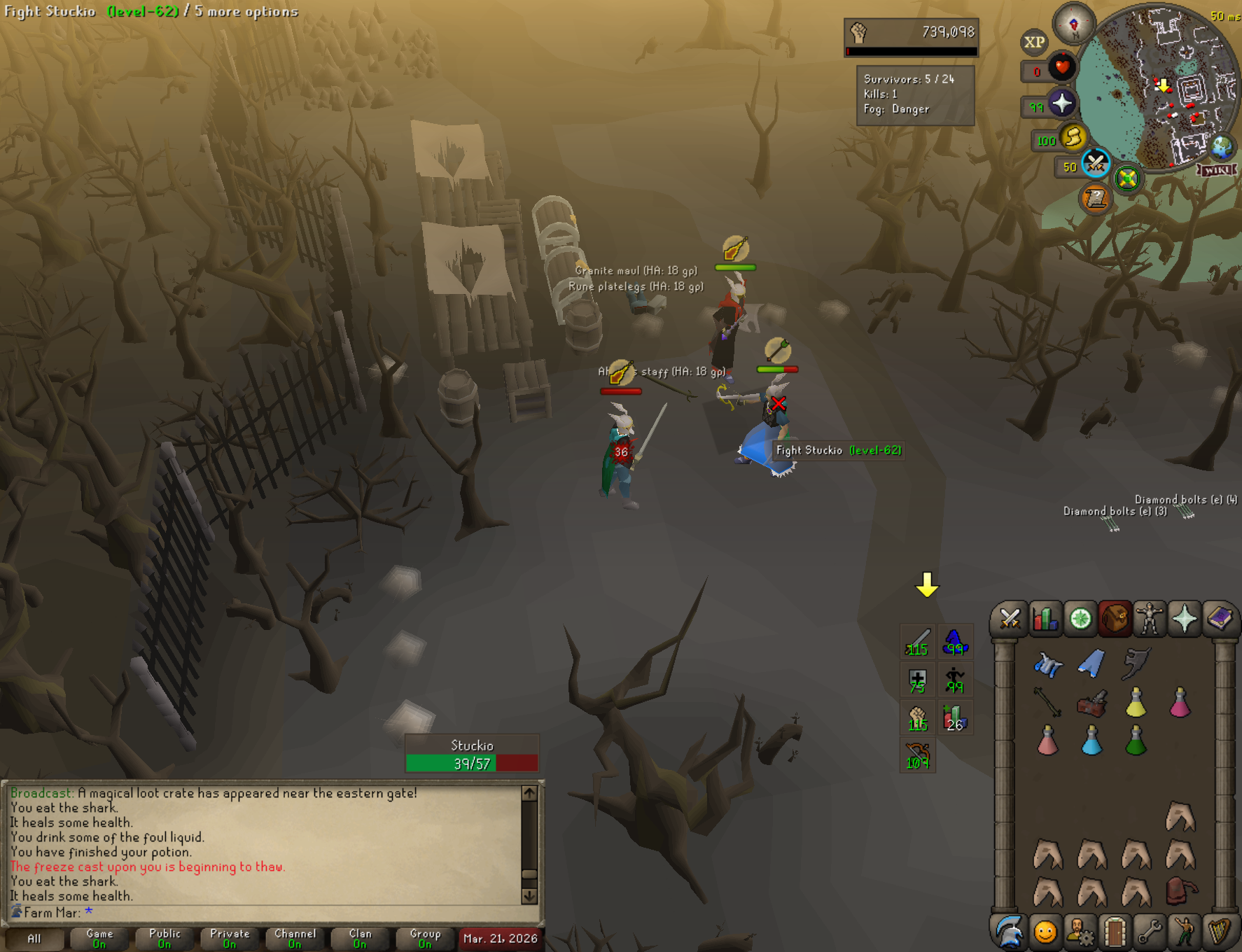
Task: Equip the blue robe skirt item
Action: (1091, 664)
